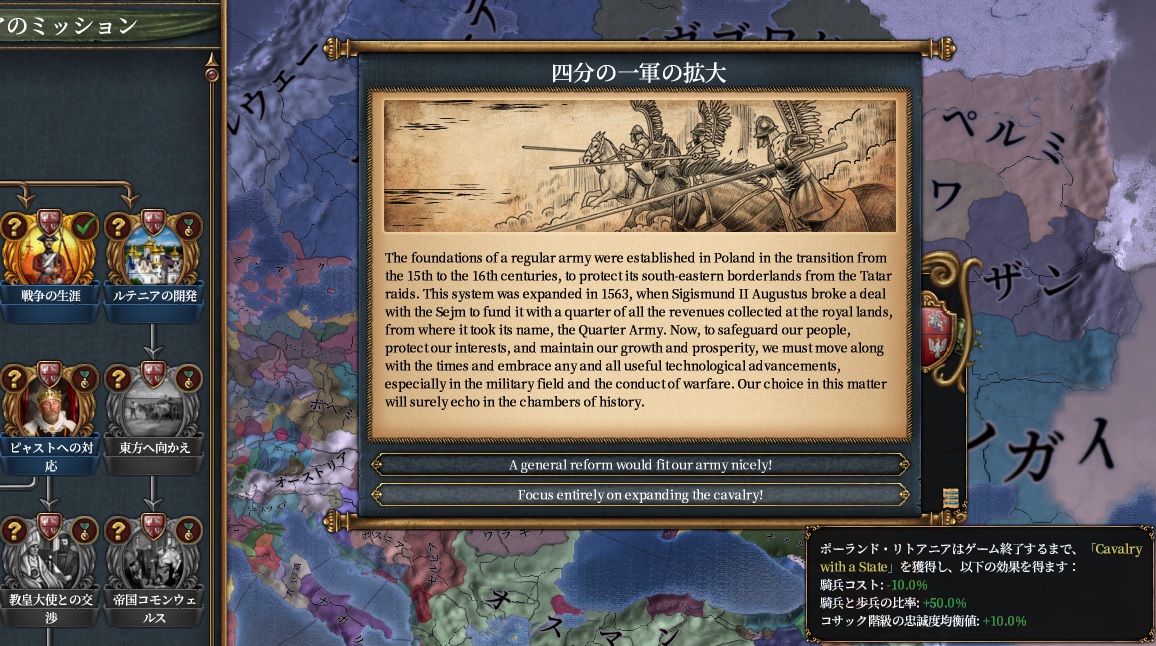Choose the cavalry expansion option
1156x646 pixels.
click(x=640, y=495)
